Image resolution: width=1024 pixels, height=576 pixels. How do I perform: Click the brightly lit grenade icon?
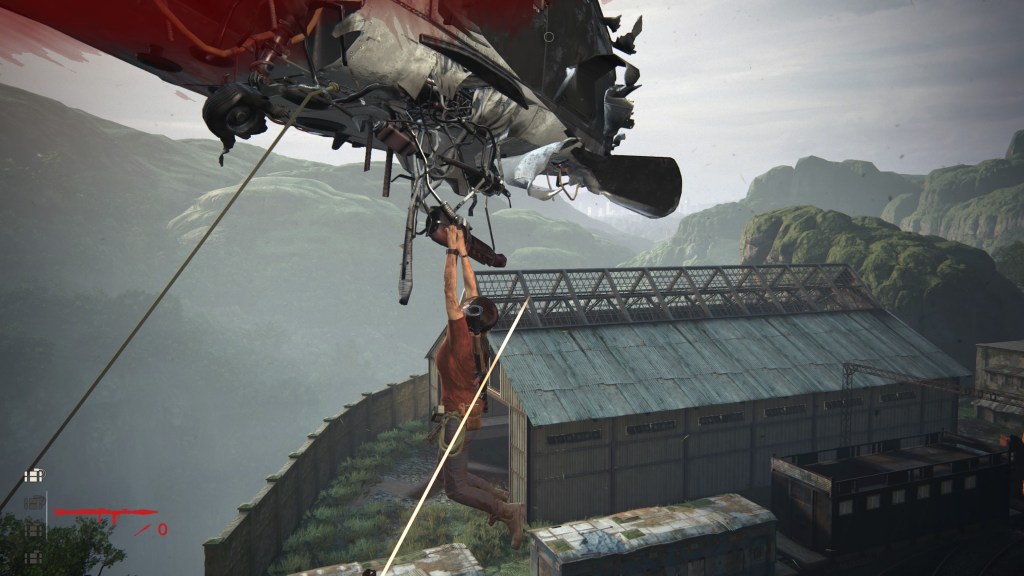pos(35,476)
